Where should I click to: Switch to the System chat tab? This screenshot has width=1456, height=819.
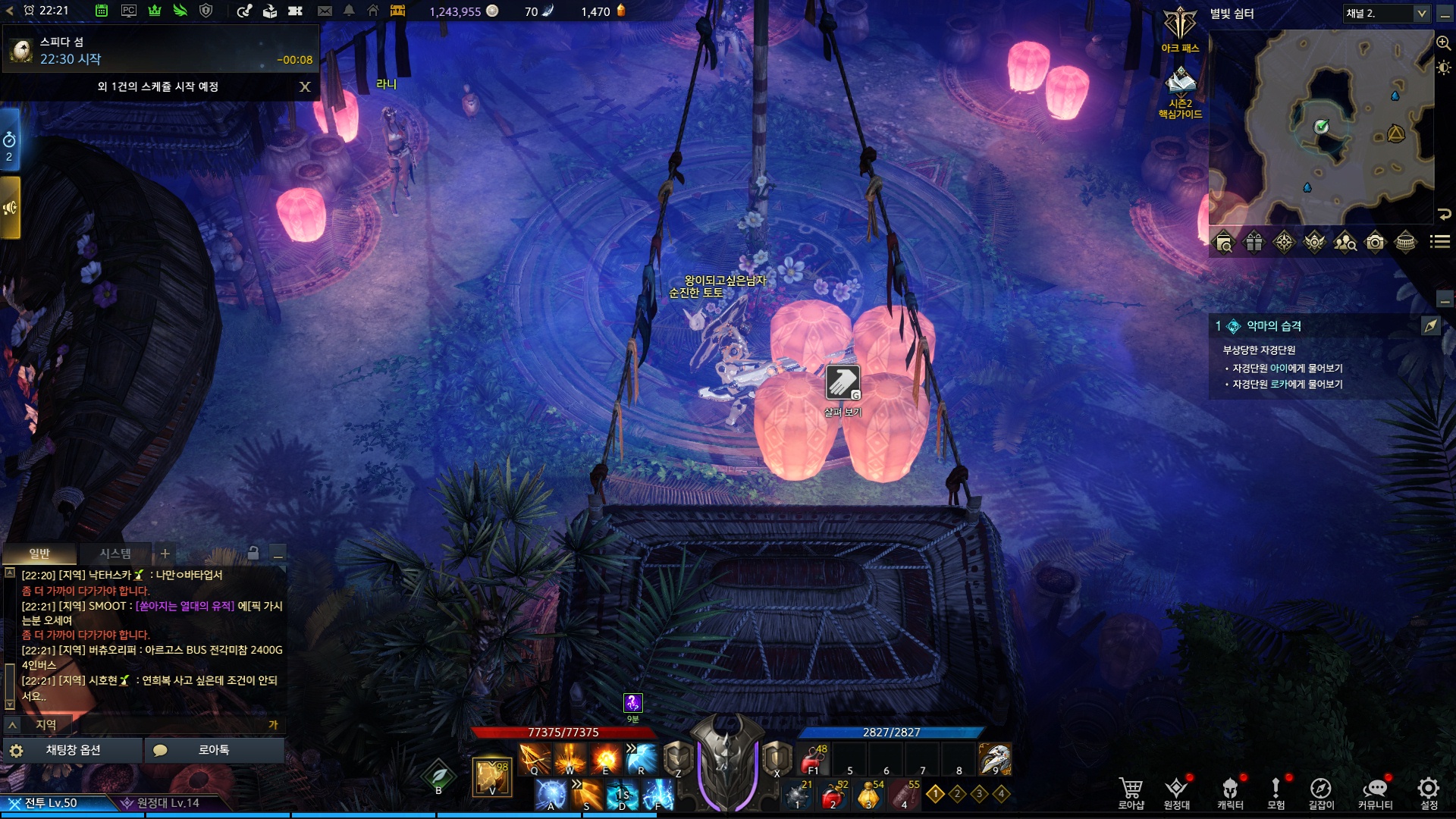[x=115, y=554]
